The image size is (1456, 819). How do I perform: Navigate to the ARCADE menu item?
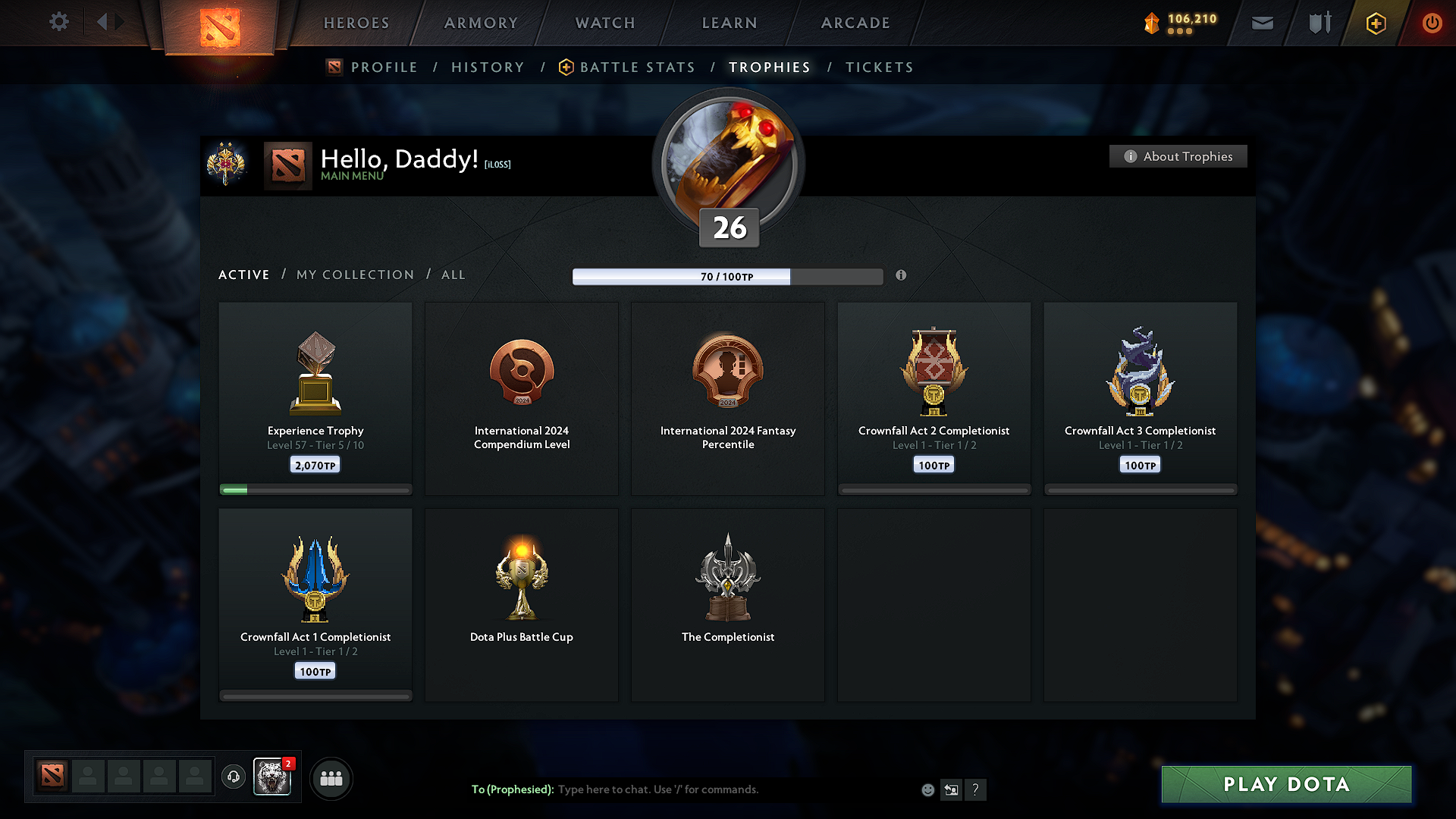pos(855,23)
